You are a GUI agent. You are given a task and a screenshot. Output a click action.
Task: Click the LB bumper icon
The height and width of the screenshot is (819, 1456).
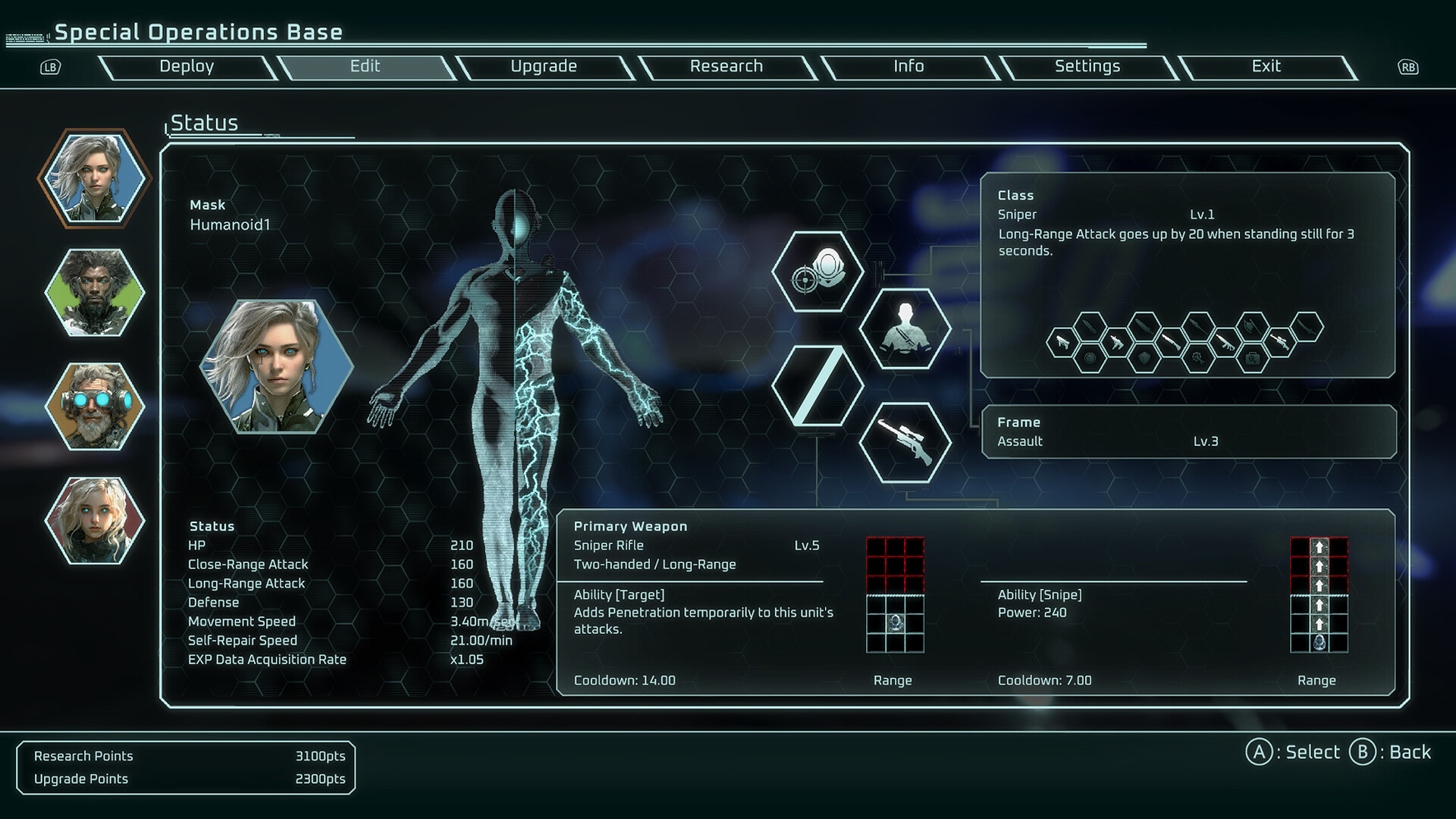[49, 67]
